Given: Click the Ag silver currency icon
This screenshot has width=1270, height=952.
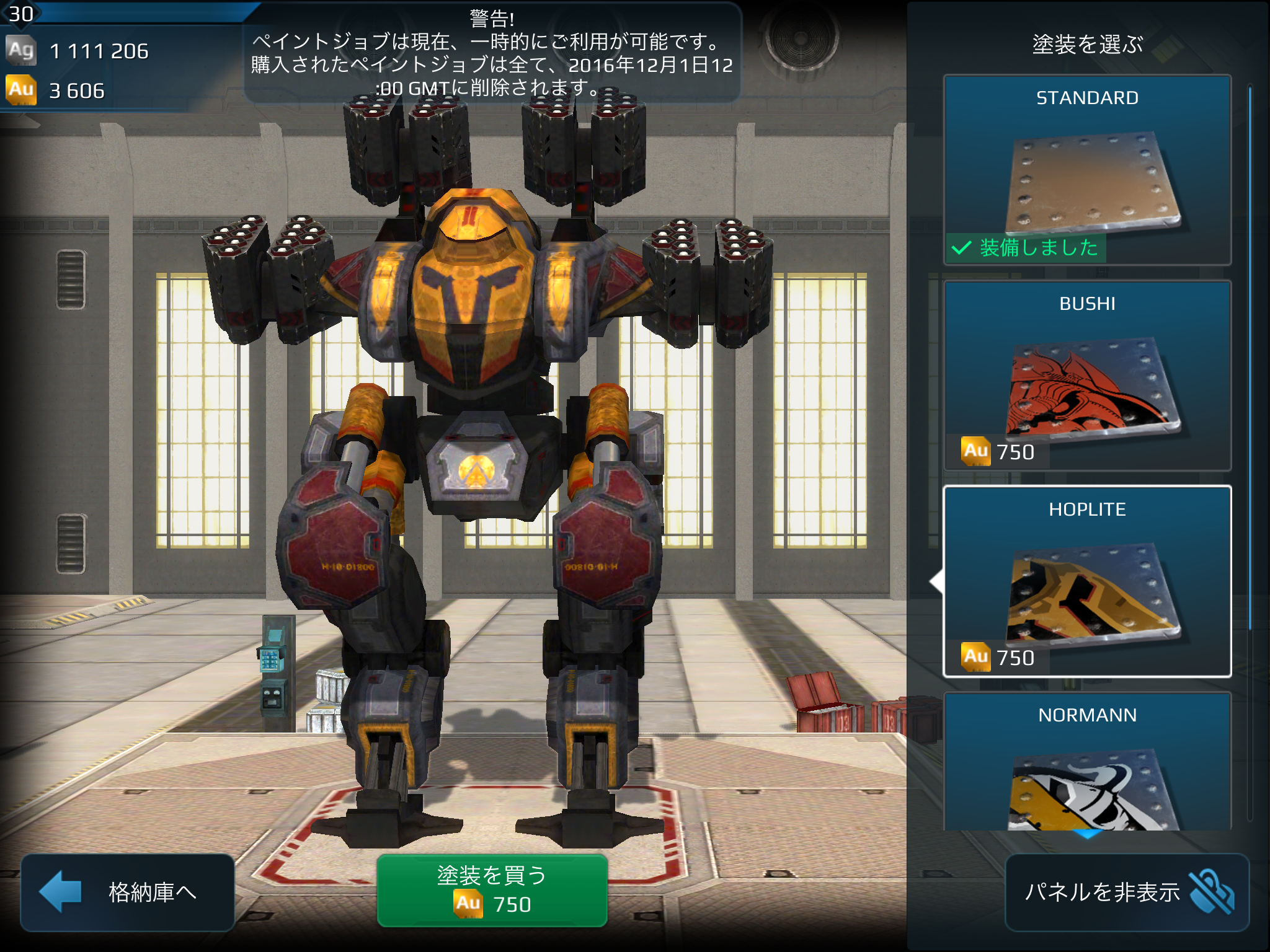Looking at the screenshot, I should click(21, 50).
